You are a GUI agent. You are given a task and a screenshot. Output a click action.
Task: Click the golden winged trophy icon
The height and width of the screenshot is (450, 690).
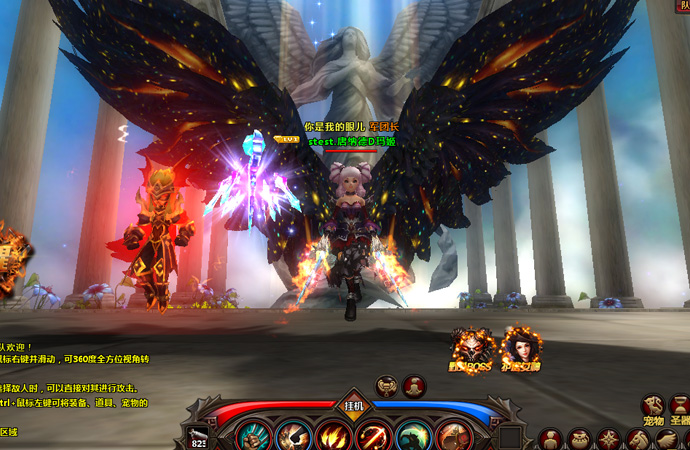[387, 386]
